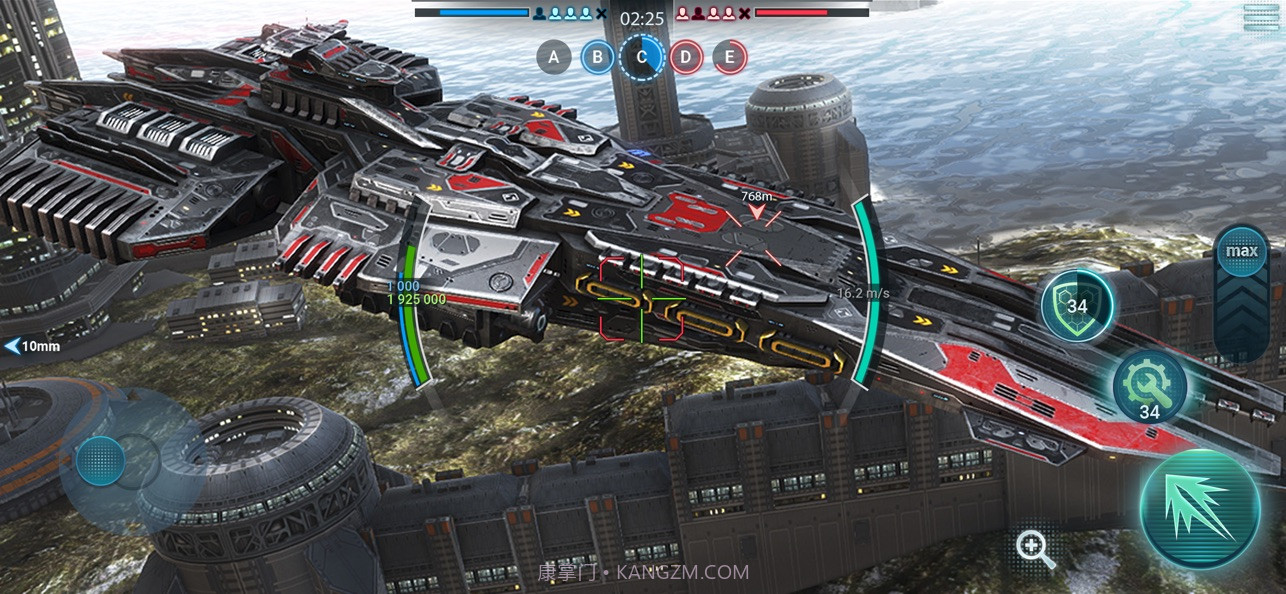Select capture point B
Viewport: 1286px width, 594px height.
pos(598,57)
